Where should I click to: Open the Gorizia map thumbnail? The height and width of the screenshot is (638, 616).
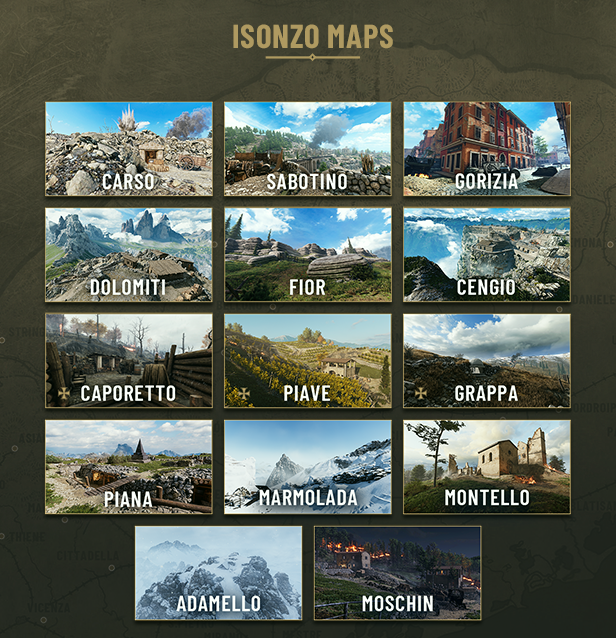point(486,149)
